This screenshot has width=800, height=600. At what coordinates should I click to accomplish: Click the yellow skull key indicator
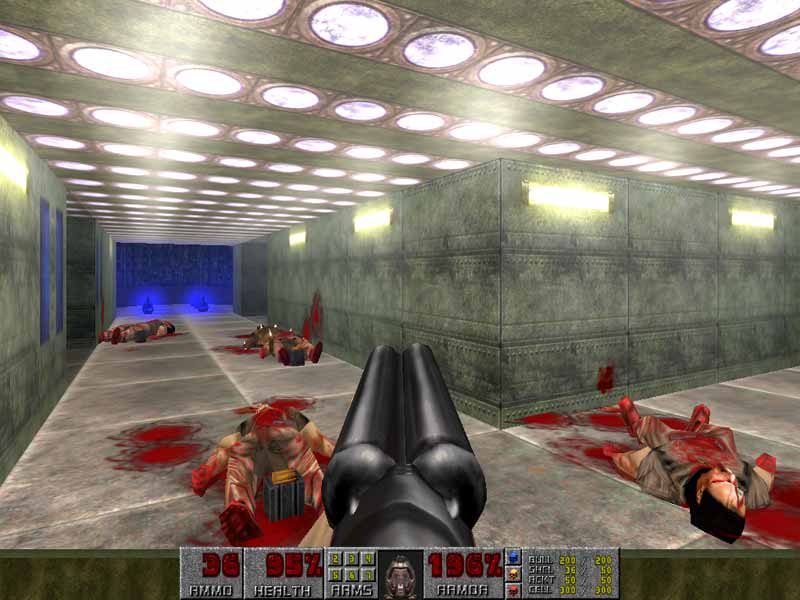coord(514,573)
